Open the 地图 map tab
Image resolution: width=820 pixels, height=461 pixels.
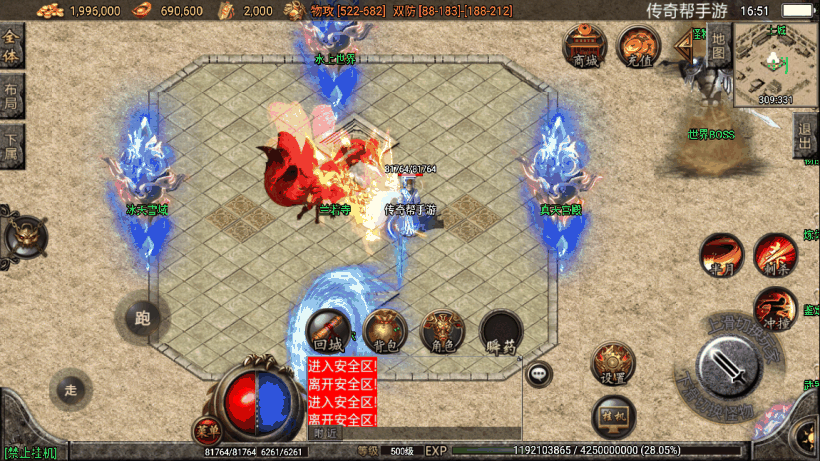(719, 48)
